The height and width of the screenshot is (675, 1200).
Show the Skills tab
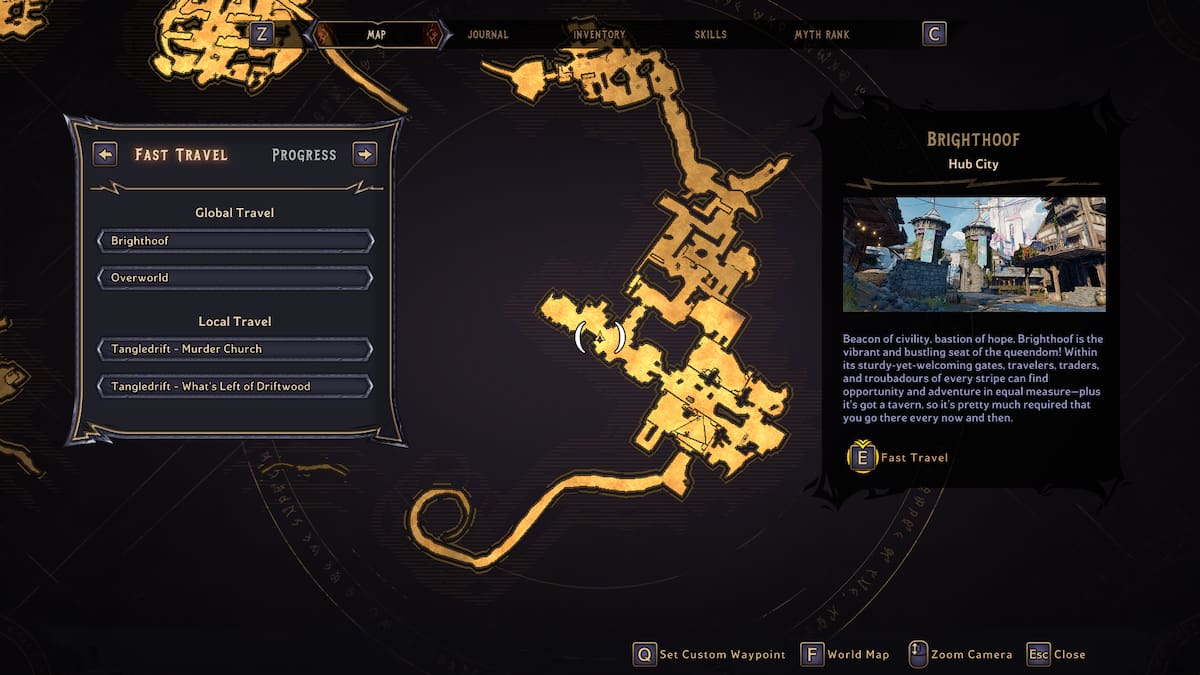tap(711, 35)
